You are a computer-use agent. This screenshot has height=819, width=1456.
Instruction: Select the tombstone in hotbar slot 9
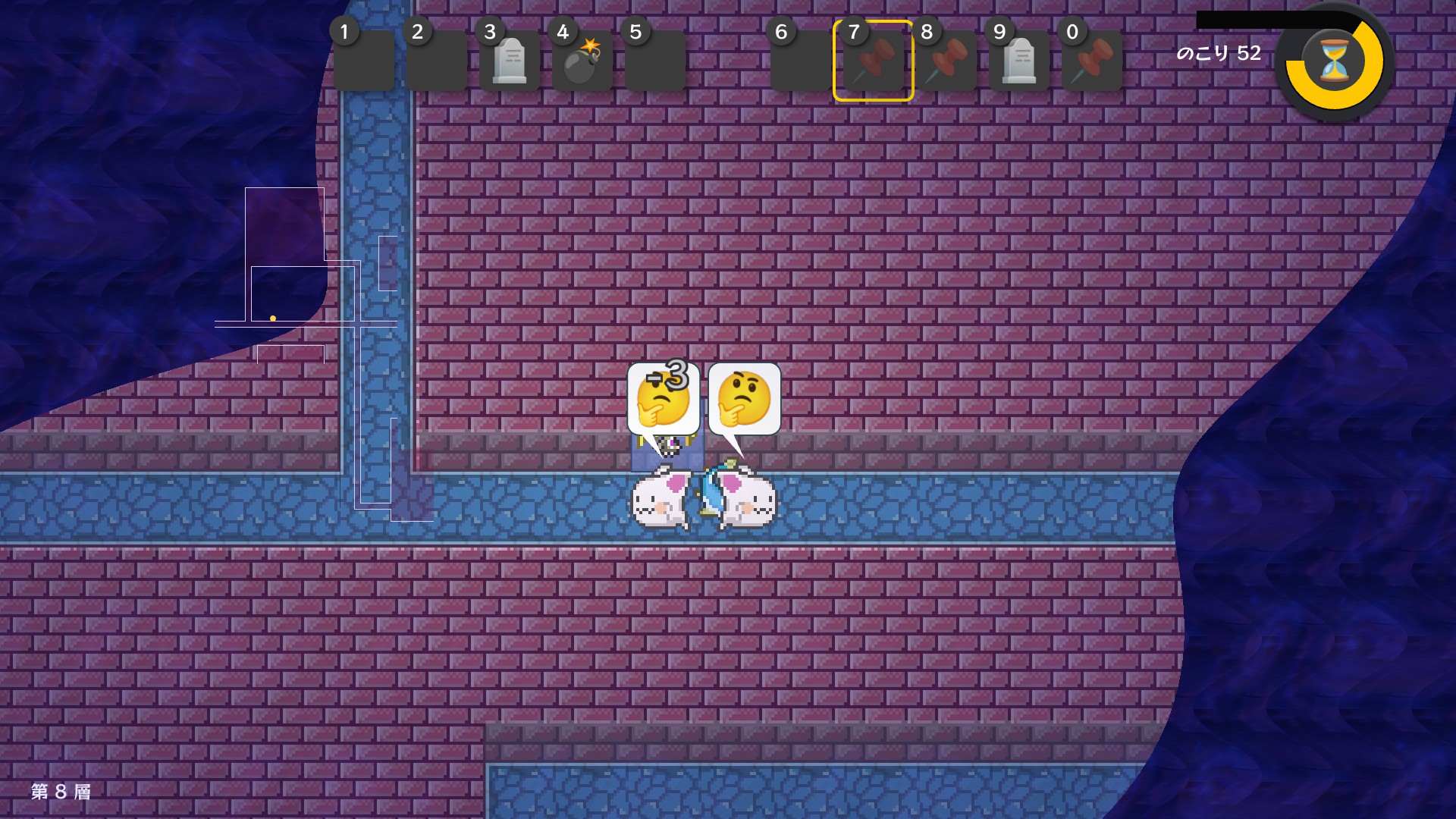[x=1019, y=61]
